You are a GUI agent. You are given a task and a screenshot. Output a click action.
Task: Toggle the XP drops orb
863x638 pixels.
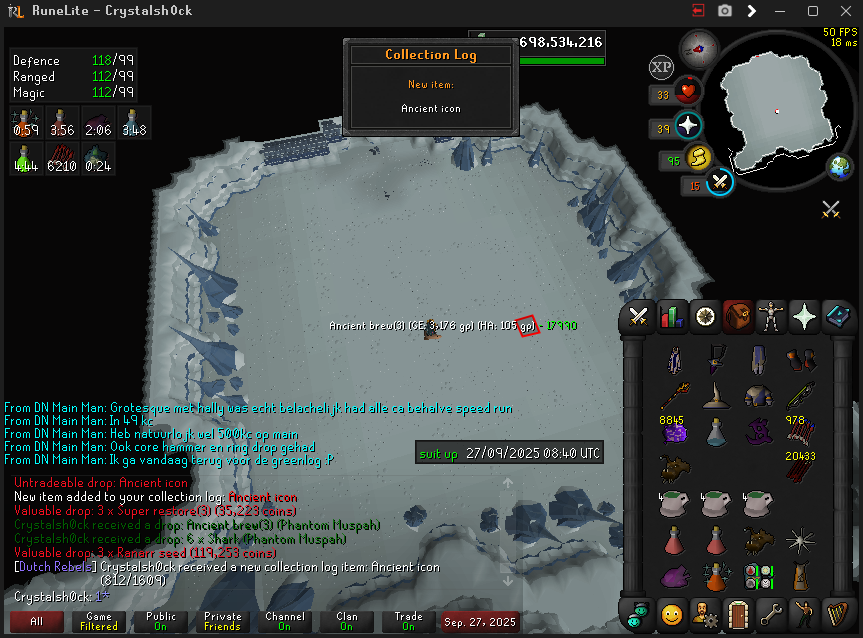click(x=661, y=67)
